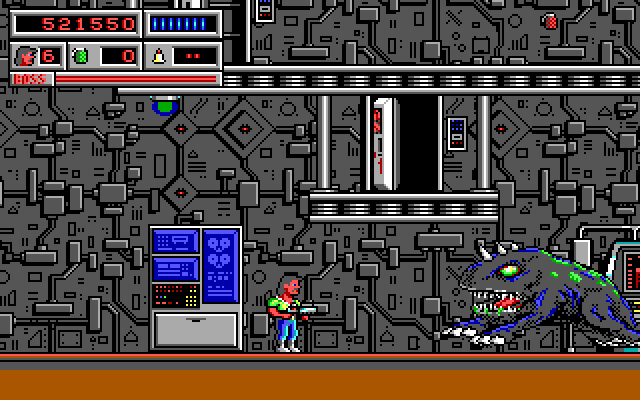
Task: Select the green grenade icon
Action: [x=82, y=56]
